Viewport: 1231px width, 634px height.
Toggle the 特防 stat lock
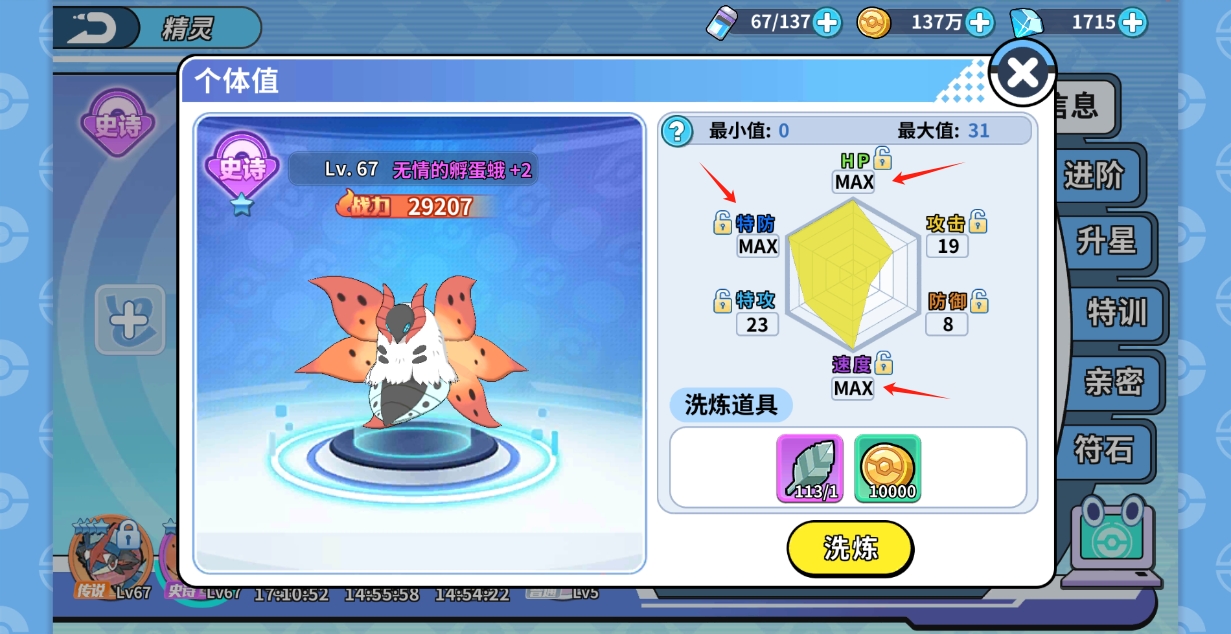click(722, 222)
